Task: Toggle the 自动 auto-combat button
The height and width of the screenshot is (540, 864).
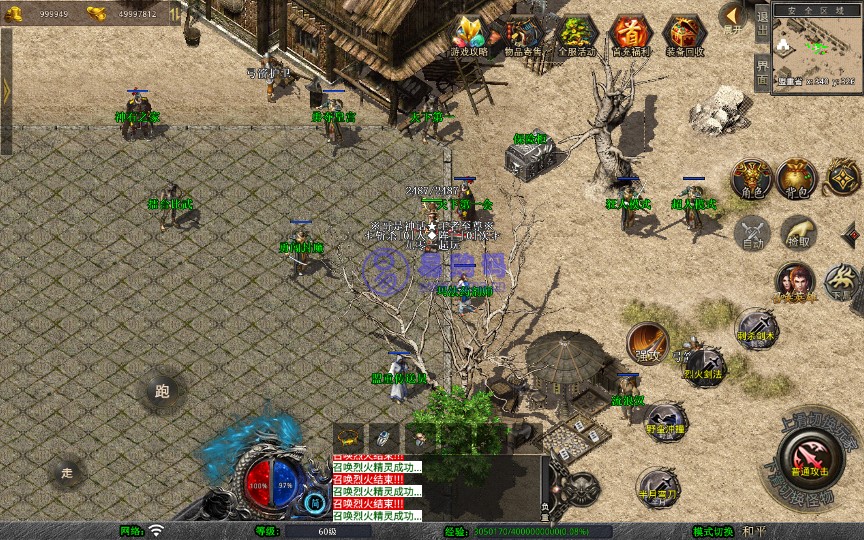Action: (751, 233)
